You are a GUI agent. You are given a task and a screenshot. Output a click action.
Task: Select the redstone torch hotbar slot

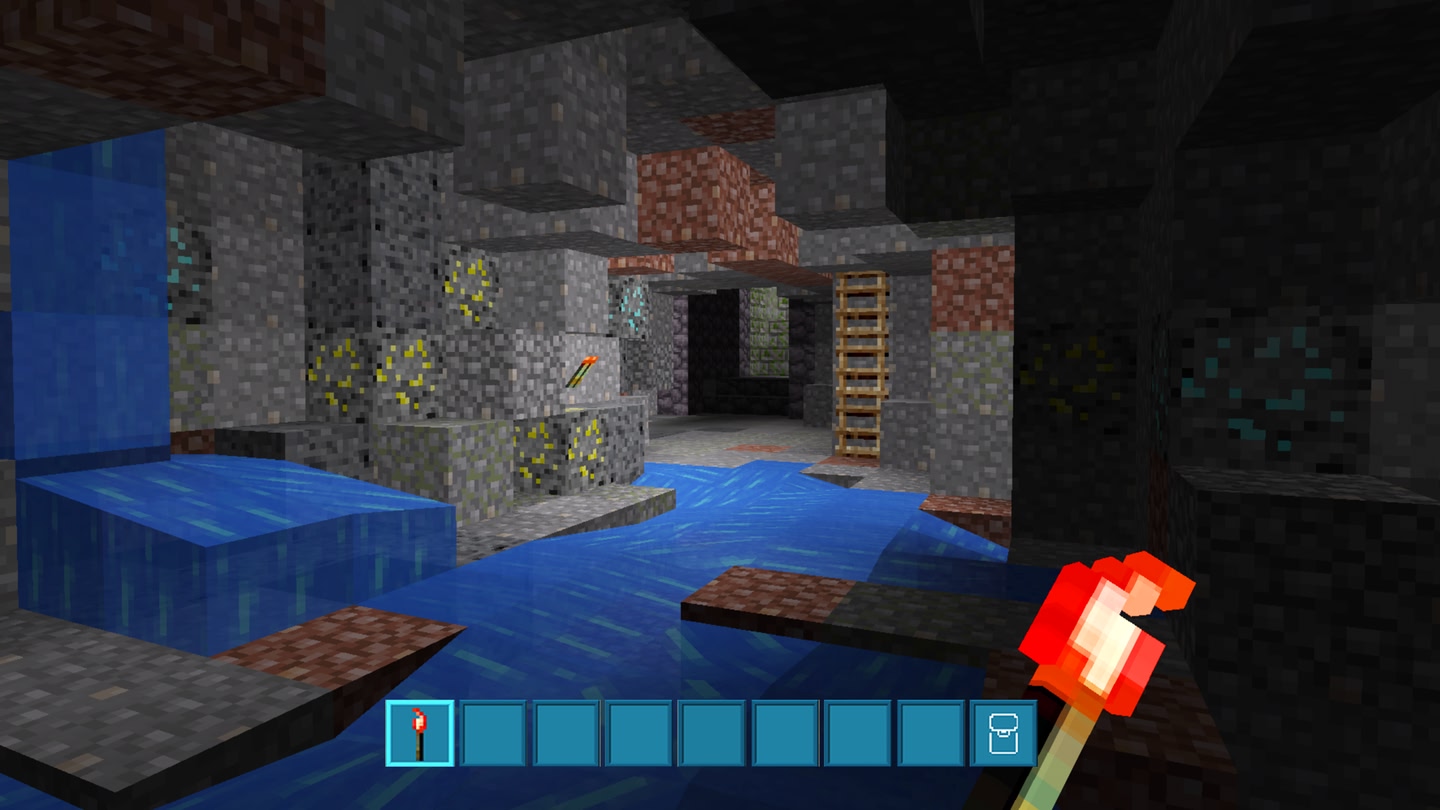[420, 733]
